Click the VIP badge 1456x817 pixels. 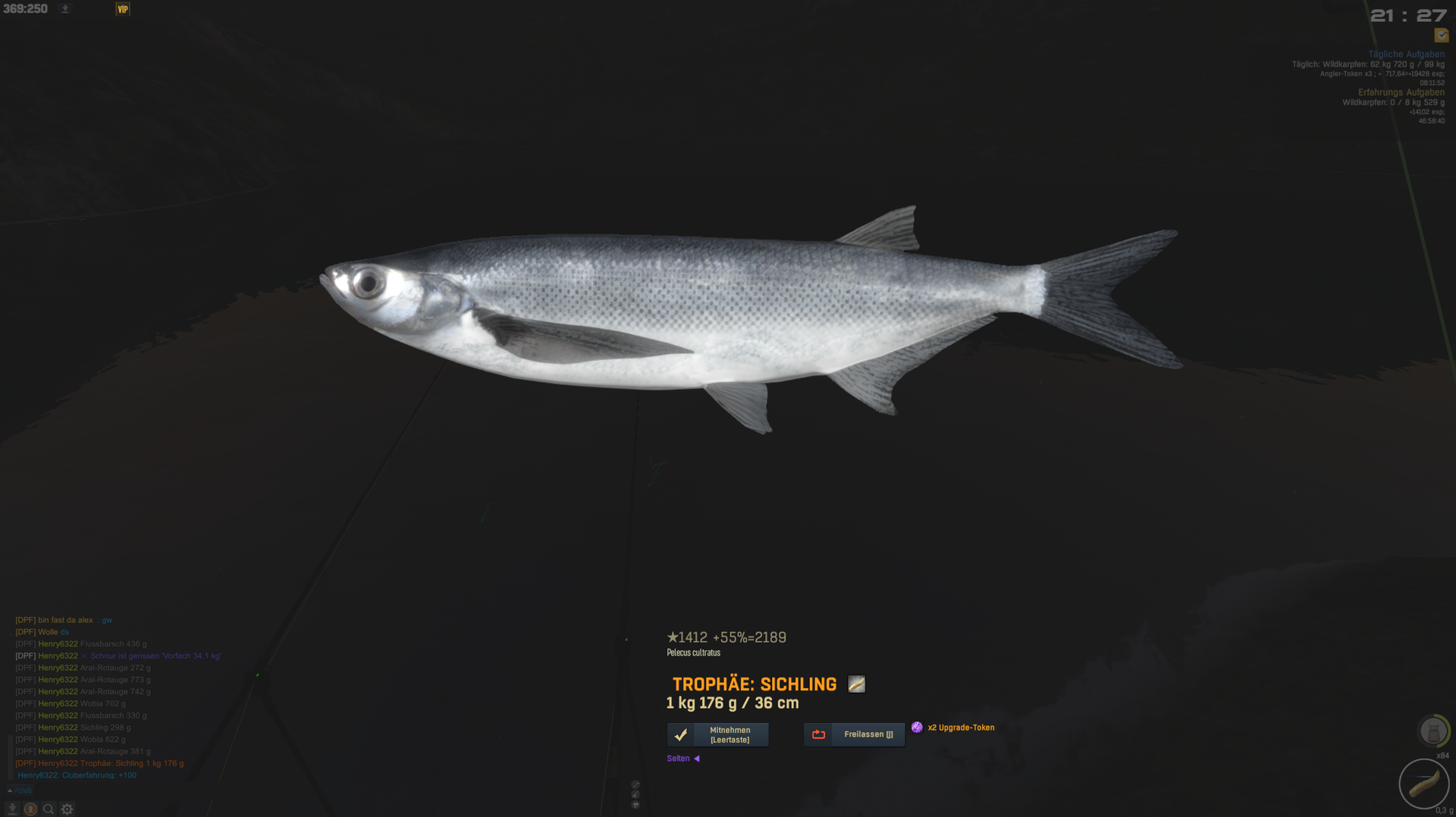[123, 9]
